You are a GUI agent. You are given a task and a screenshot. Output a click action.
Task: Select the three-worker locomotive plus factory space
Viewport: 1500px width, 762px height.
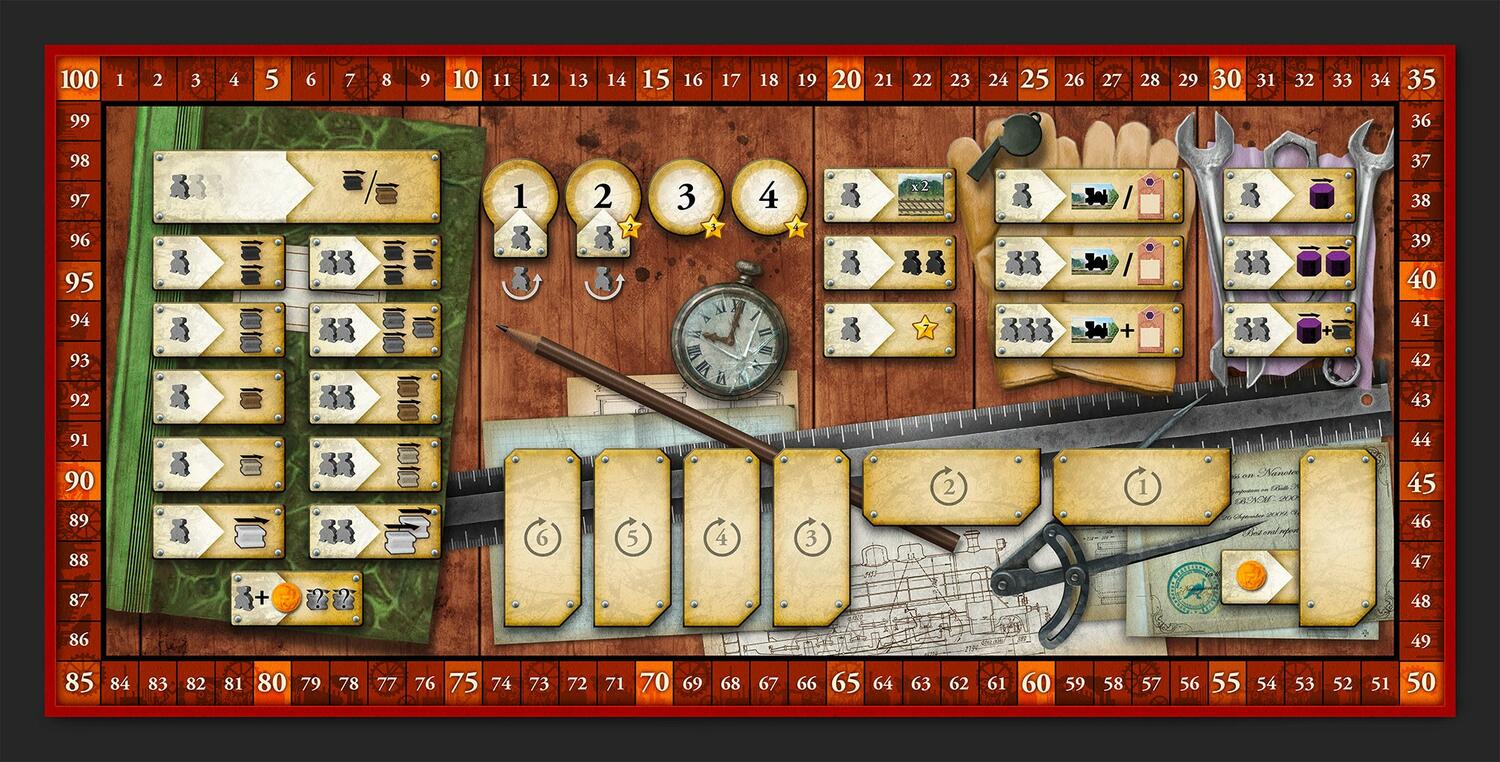(1088, 330)
